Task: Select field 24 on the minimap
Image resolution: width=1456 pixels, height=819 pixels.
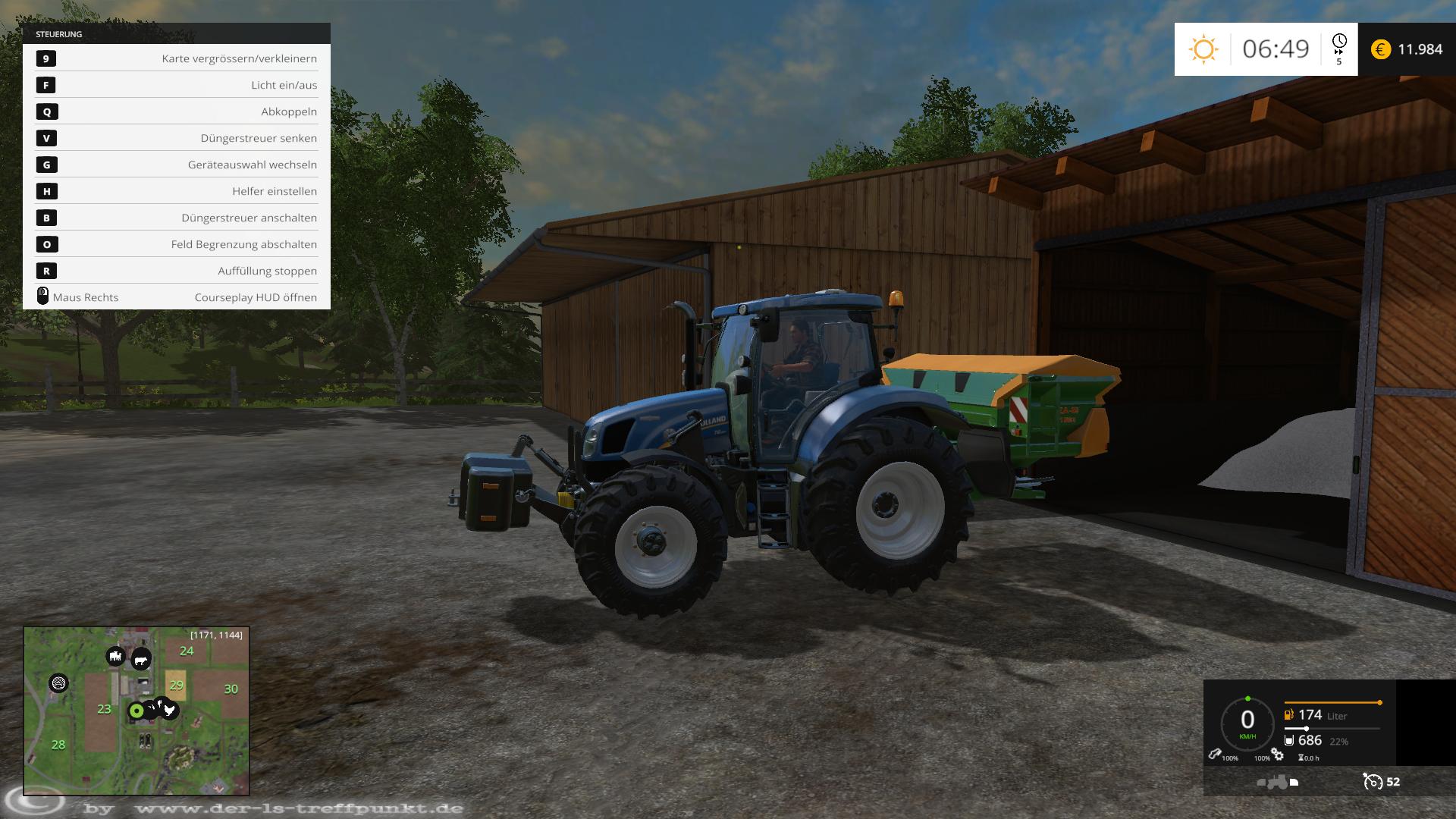Action: (187, 651)
